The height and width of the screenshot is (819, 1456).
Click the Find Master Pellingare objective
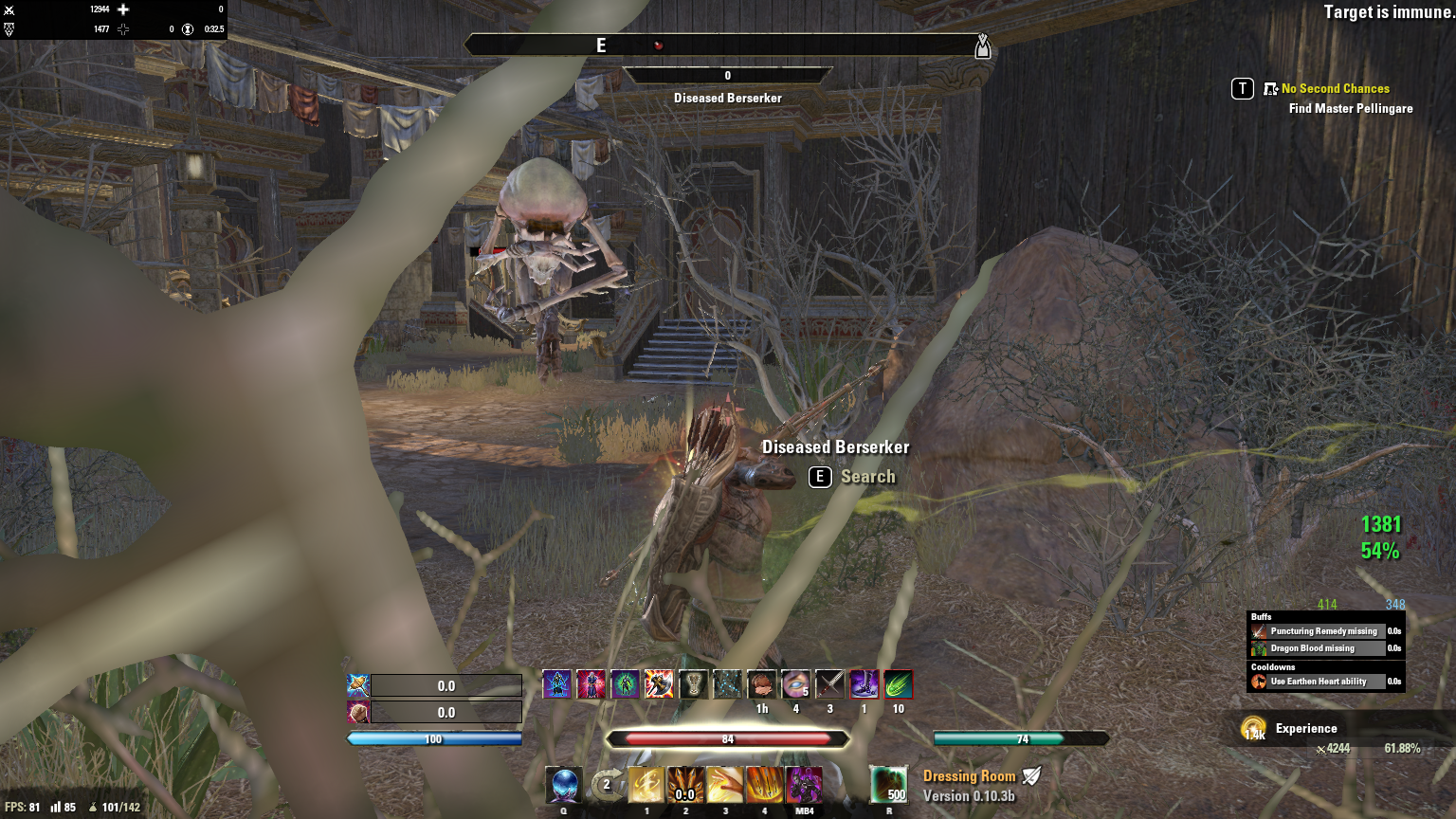tap(1350, 108)
